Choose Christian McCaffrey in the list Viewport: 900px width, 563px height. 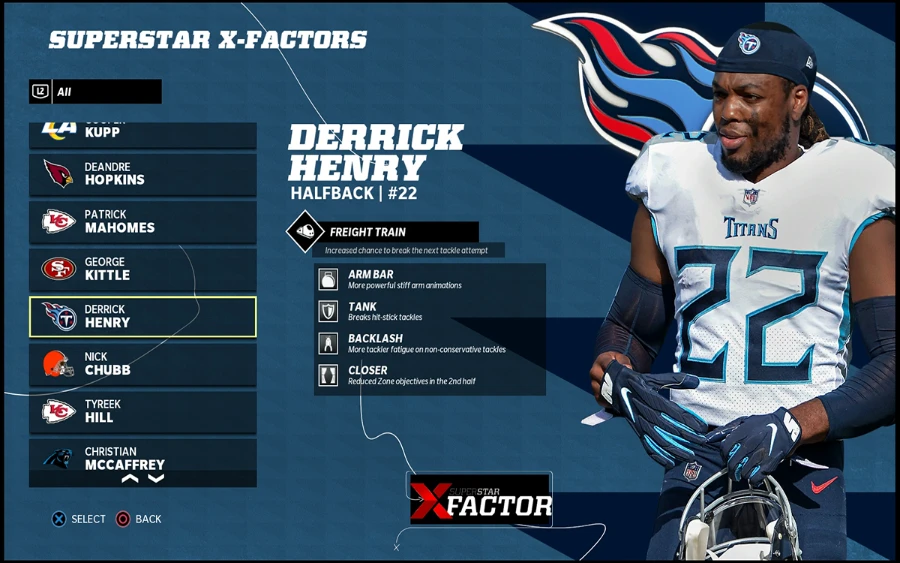[x=142, y=457]
